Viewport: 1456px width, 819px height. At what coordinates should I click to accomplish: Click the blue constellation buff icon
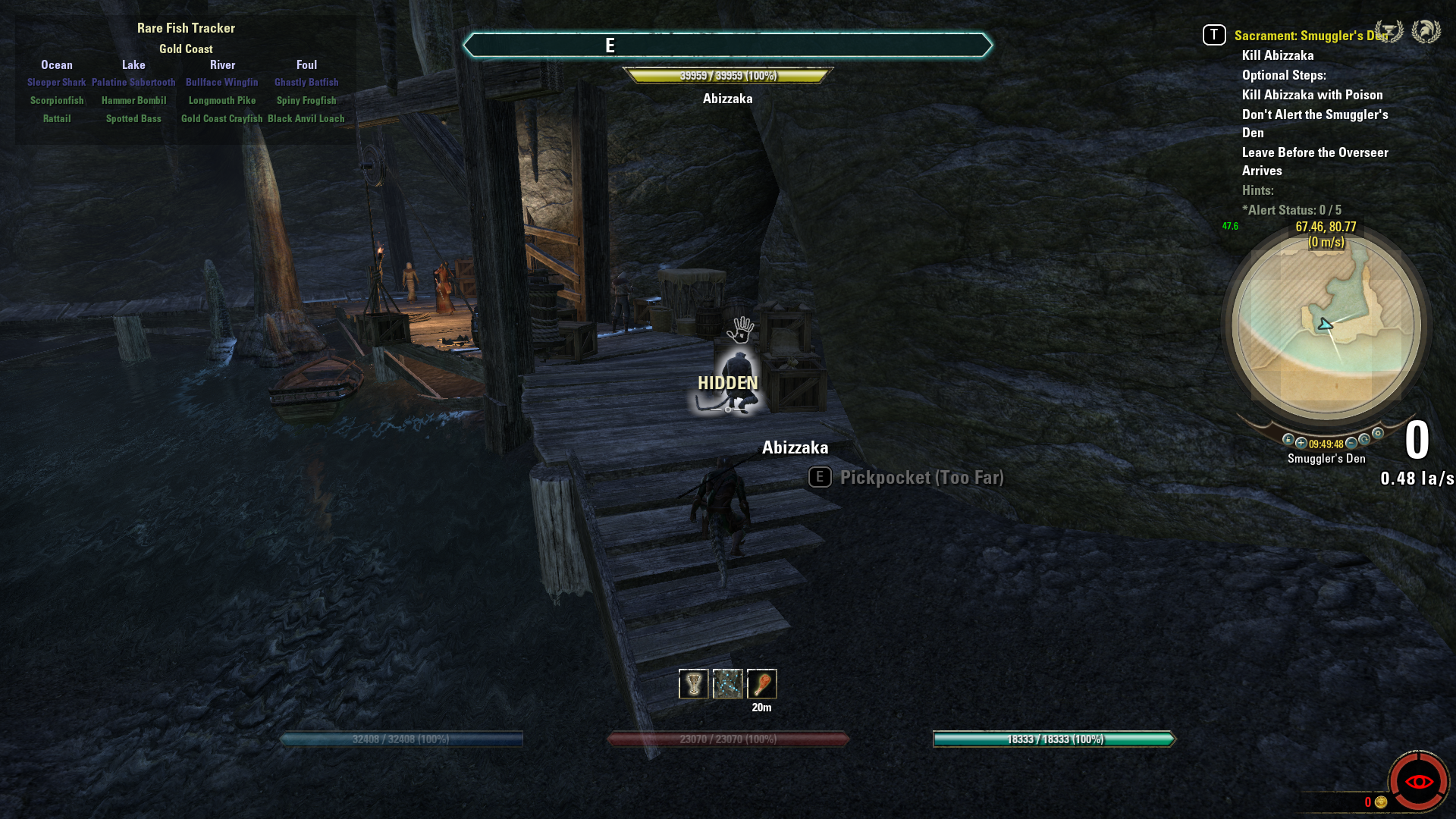[x=727, y=684]
